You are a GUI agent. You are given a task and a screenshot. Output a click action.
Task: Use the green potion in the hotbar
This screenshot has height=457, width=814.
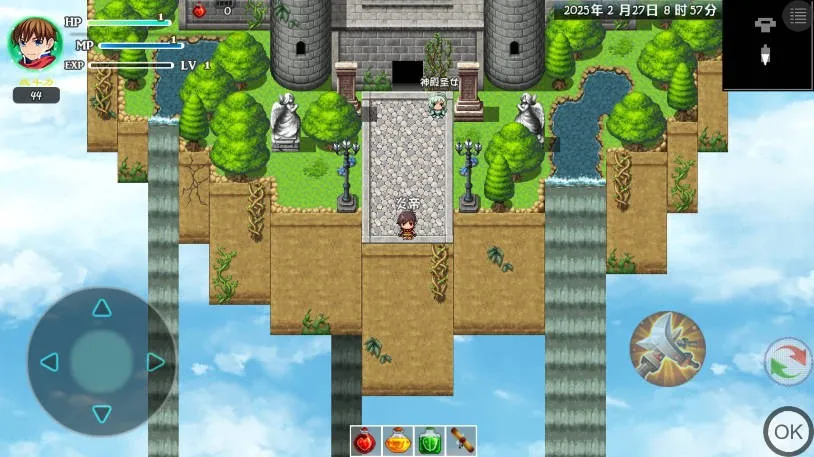429,440
